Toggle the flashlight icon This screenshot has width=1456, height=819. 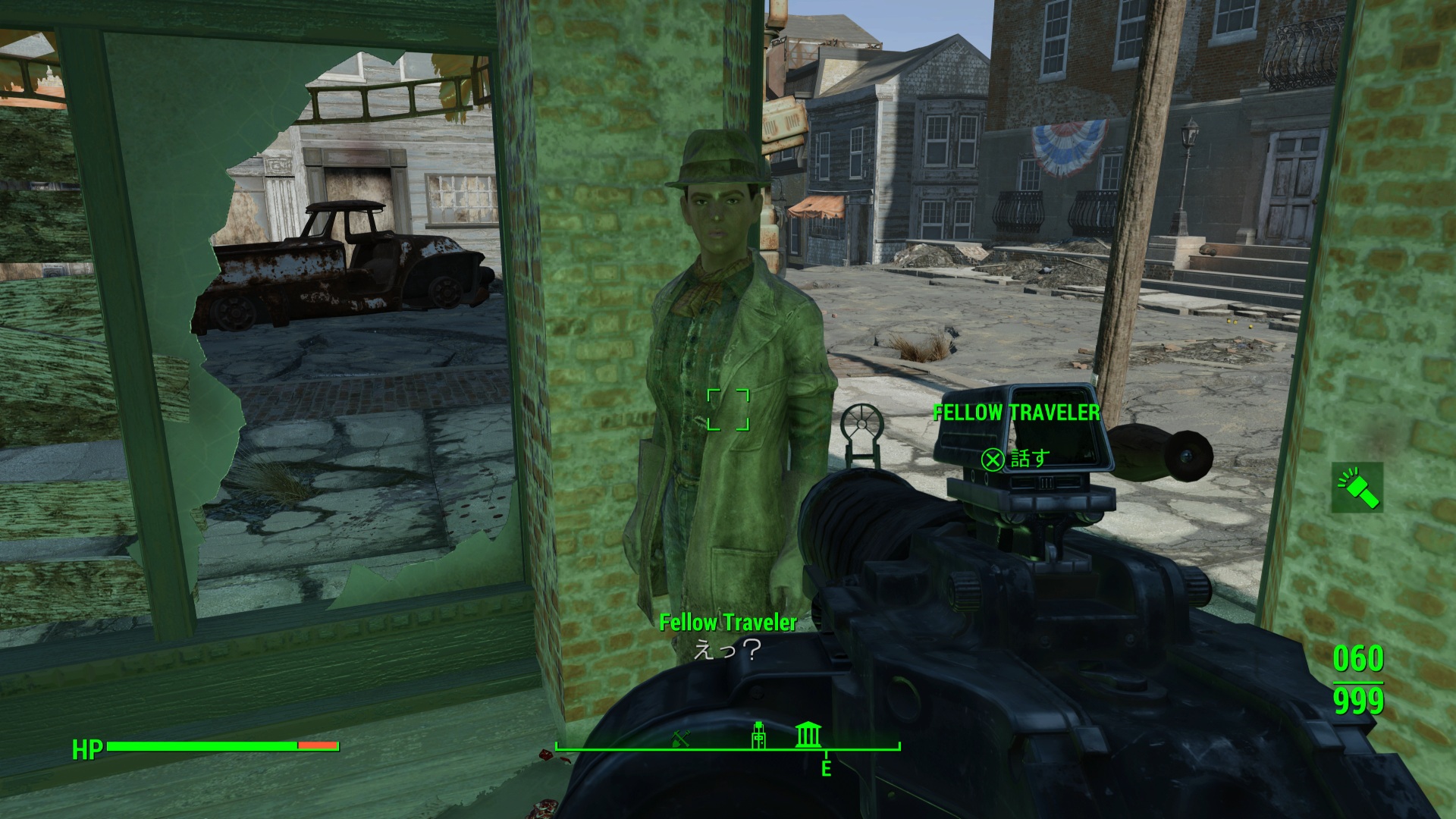[1357, 488]
